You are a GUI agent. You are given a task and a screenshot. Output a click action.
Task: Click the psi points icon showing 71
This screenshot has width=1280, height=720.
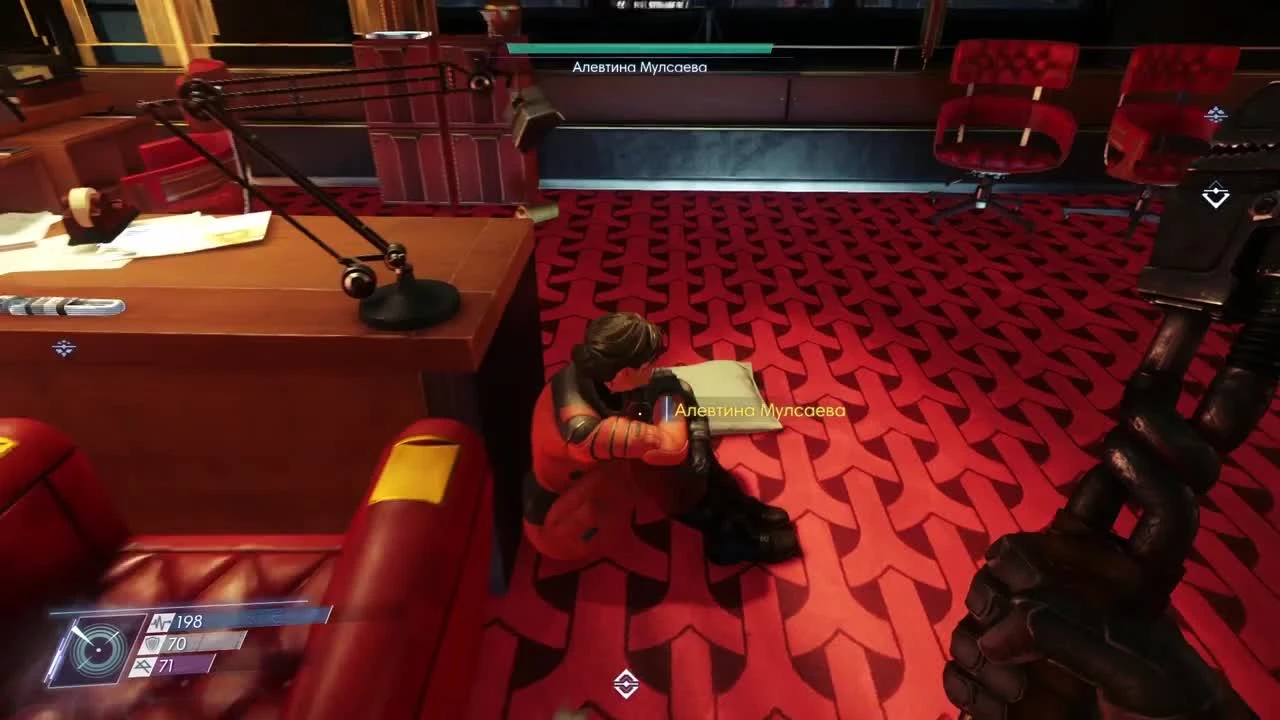[144, 664]
